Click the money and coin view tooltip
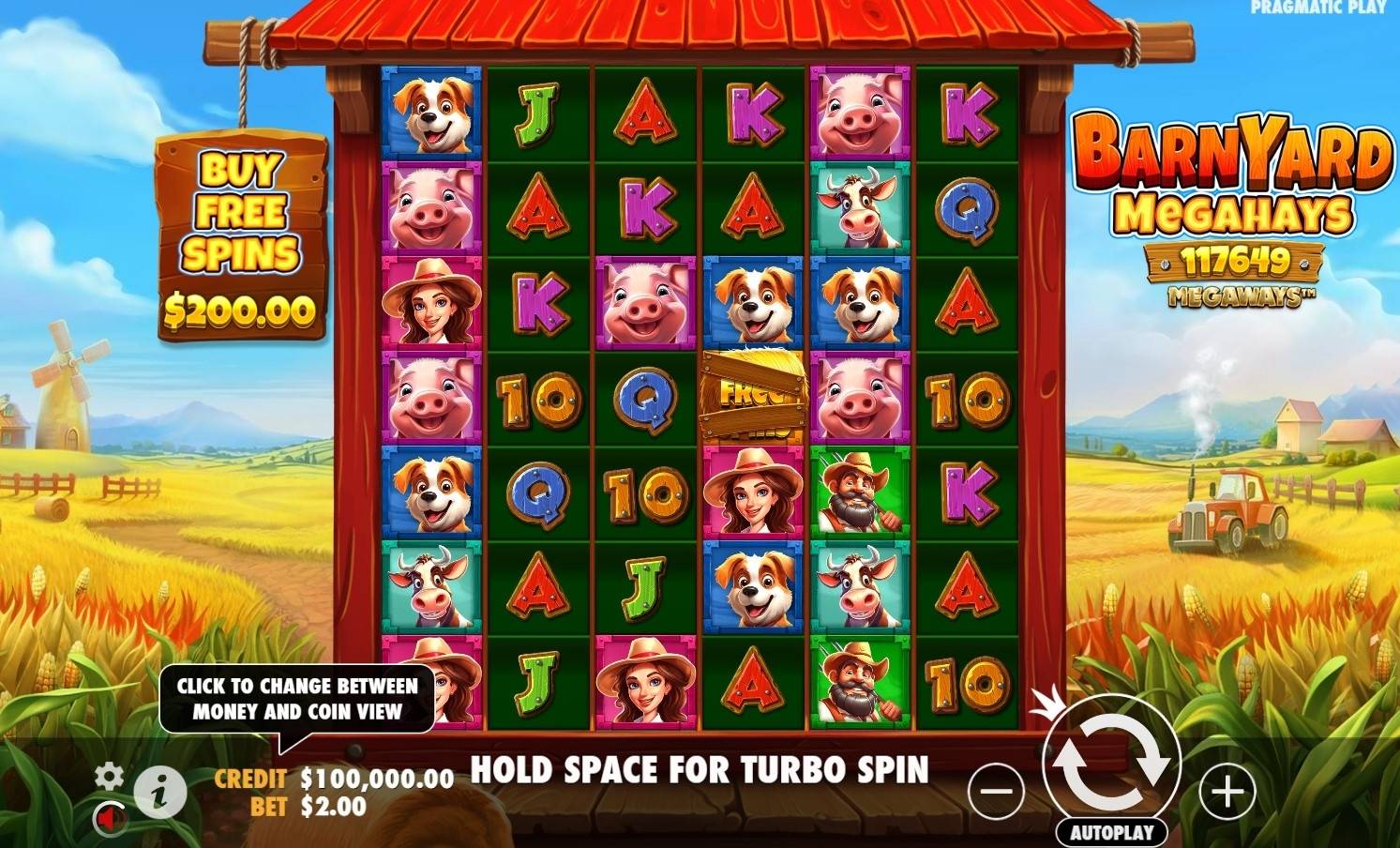 point(299,698)
